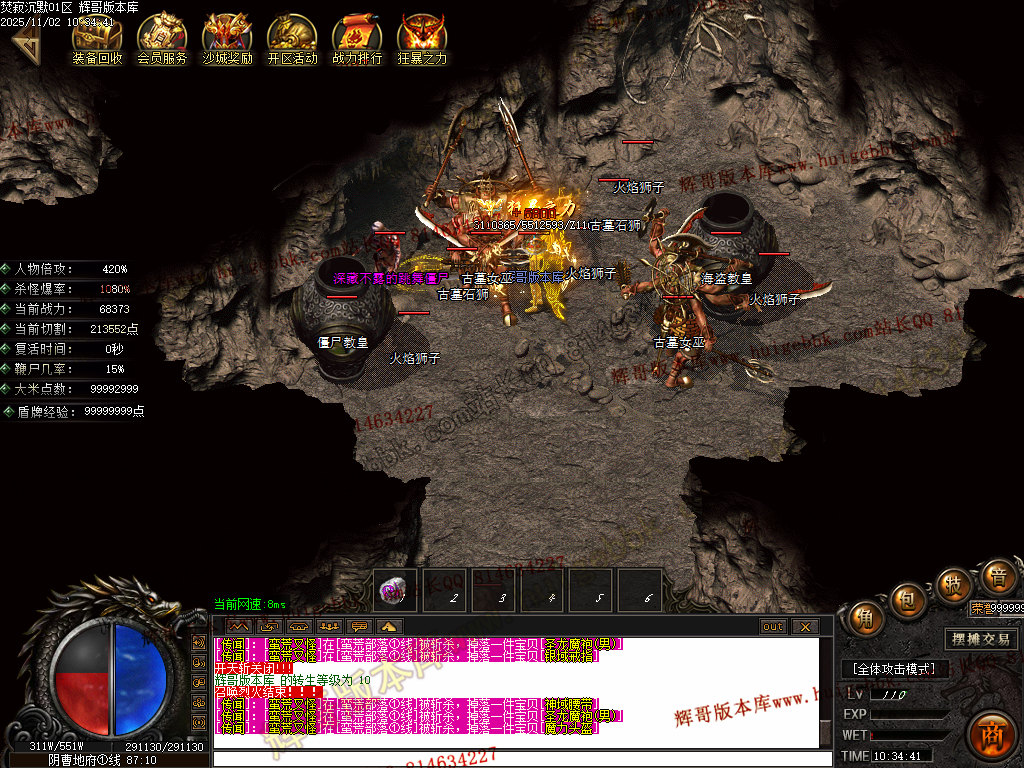This screenshot has width=1024, height=768.
Task: Open the 装备回收 equipment recycle icon
Action: click(x=97, y=38)
